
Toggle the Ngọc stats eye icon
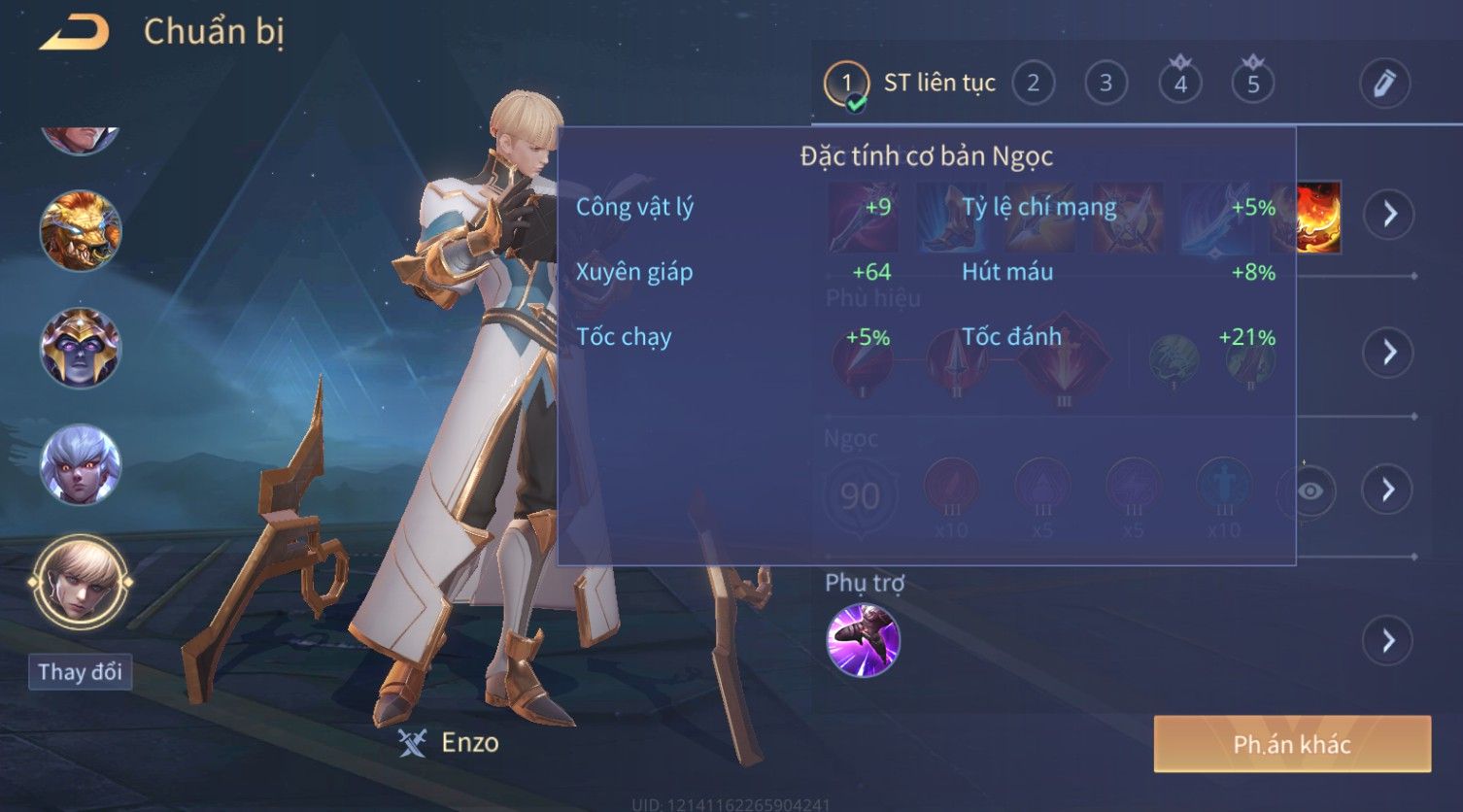point(1310,491)
